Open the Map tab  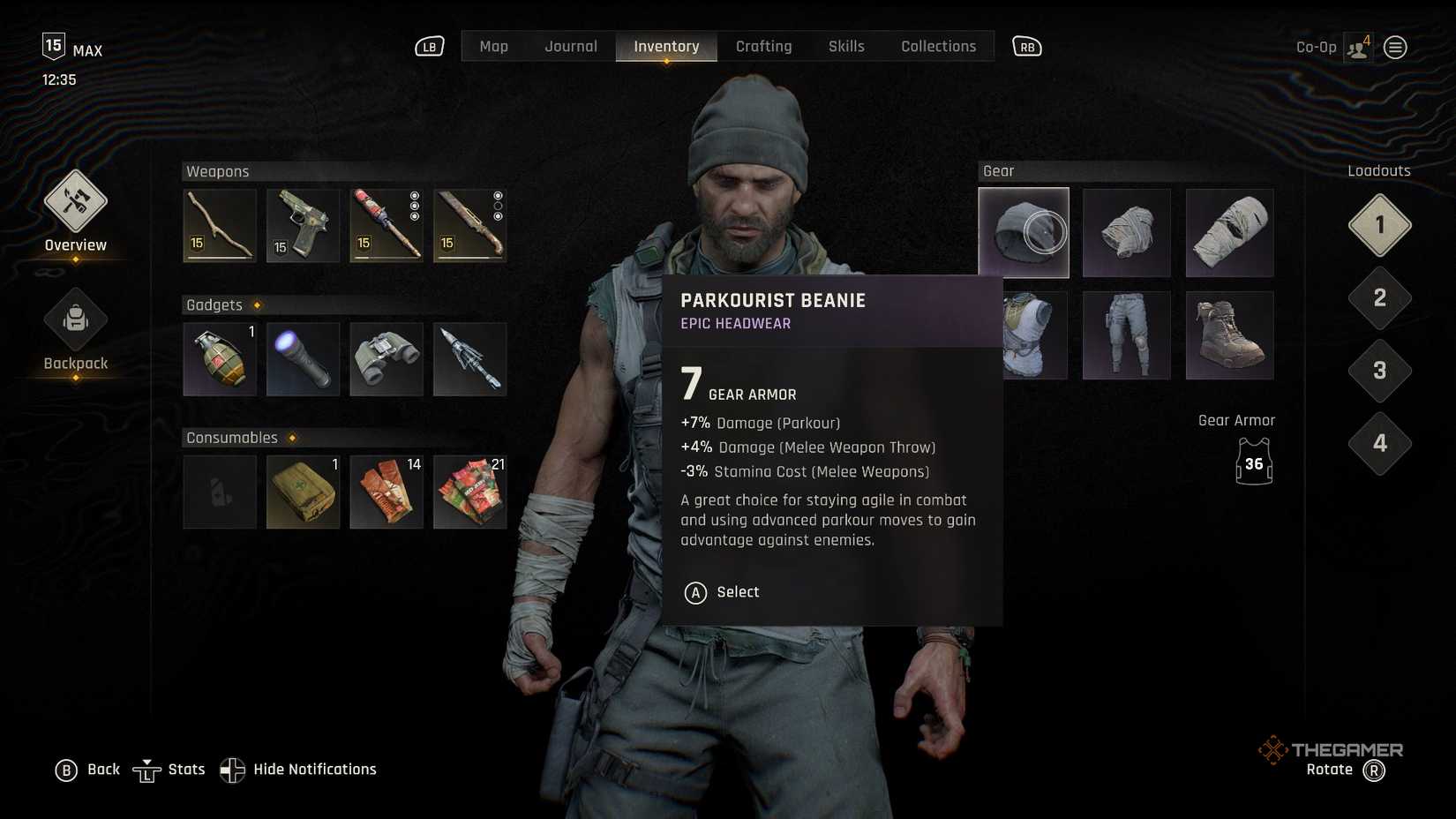pos(493,46)
